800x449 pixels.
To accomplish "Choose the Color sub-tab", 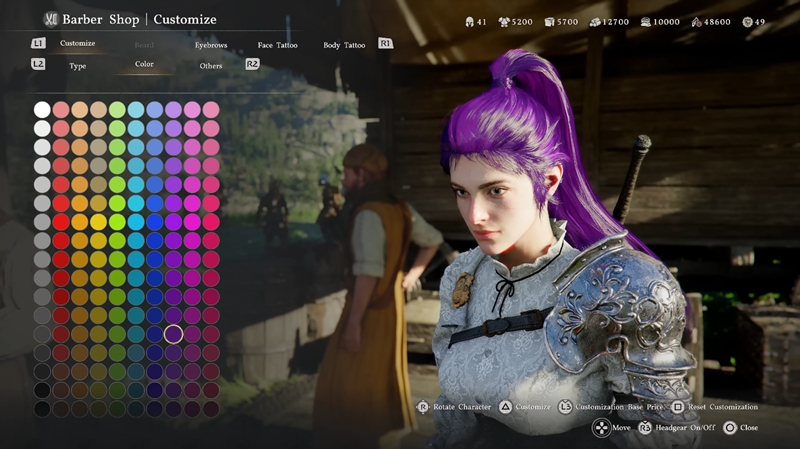I will pyautogui.click(x=144, y=65).
